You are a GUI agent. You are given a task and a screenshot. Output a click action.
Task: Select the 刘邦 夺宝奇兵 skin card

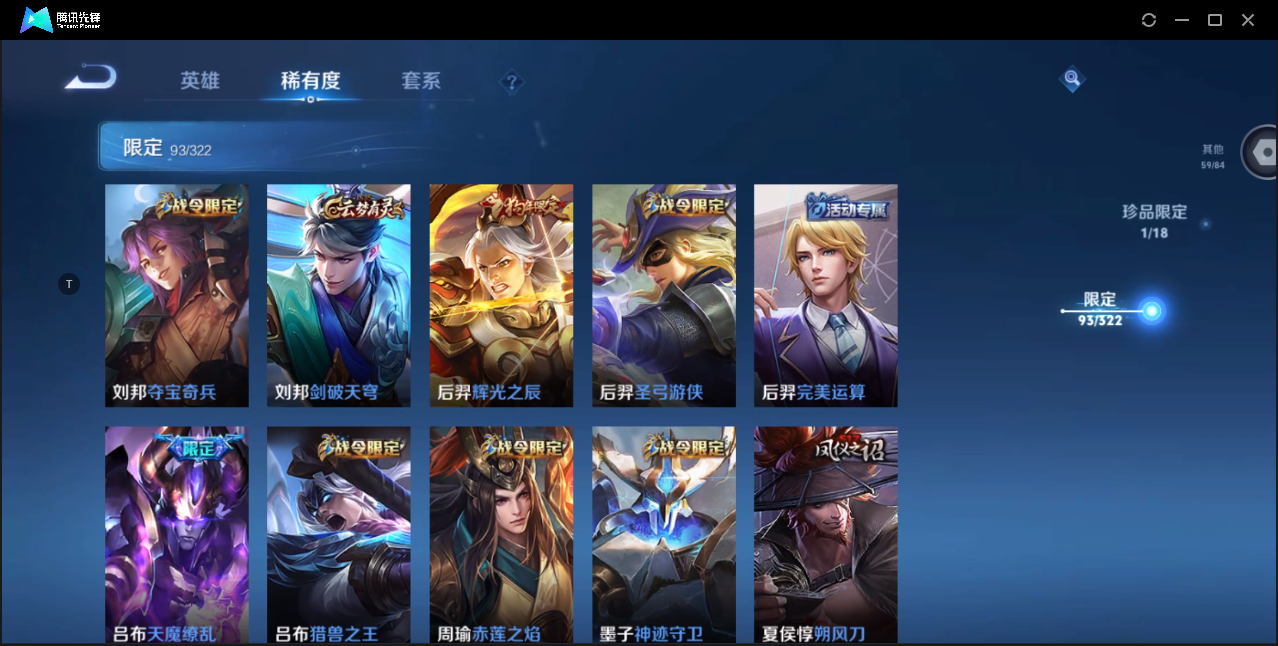177,295
